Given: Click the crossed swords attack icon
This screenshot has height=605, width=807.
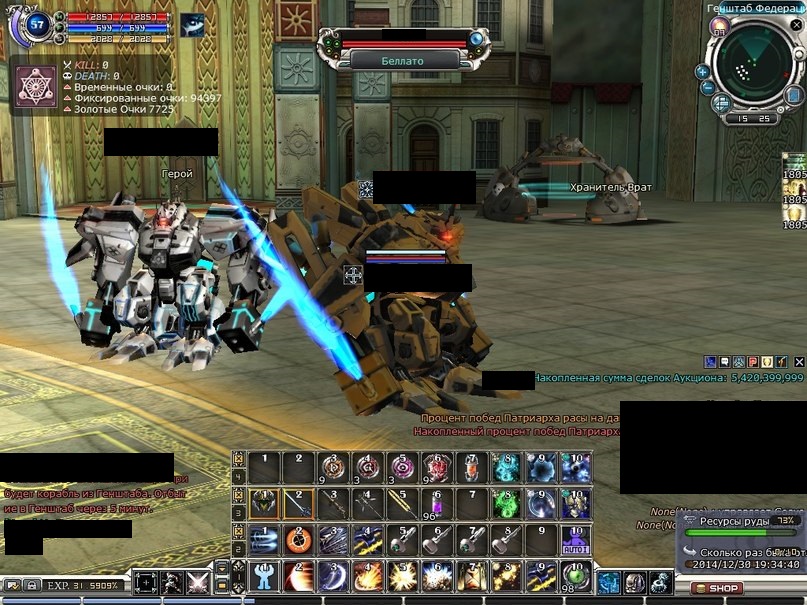Looking at the screenshot, I should [197, 584].
